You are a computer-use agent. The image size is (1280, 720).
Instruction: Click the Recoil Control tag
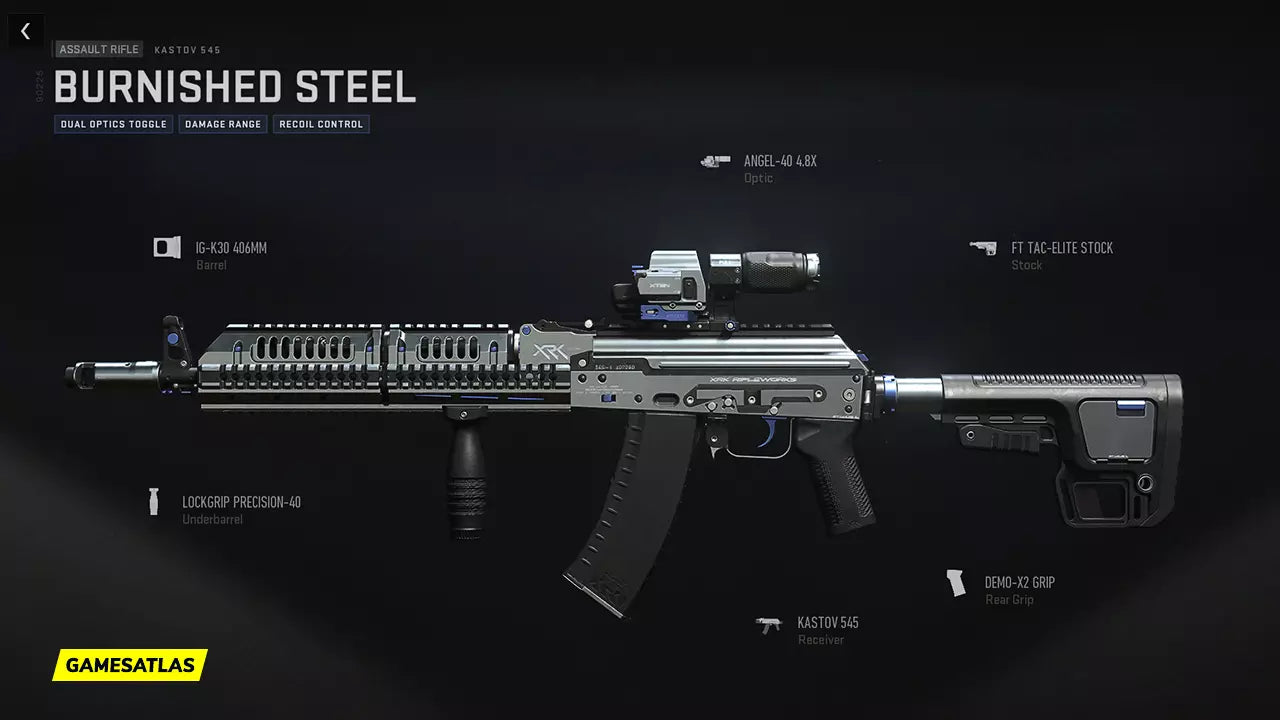coord(321,124)
